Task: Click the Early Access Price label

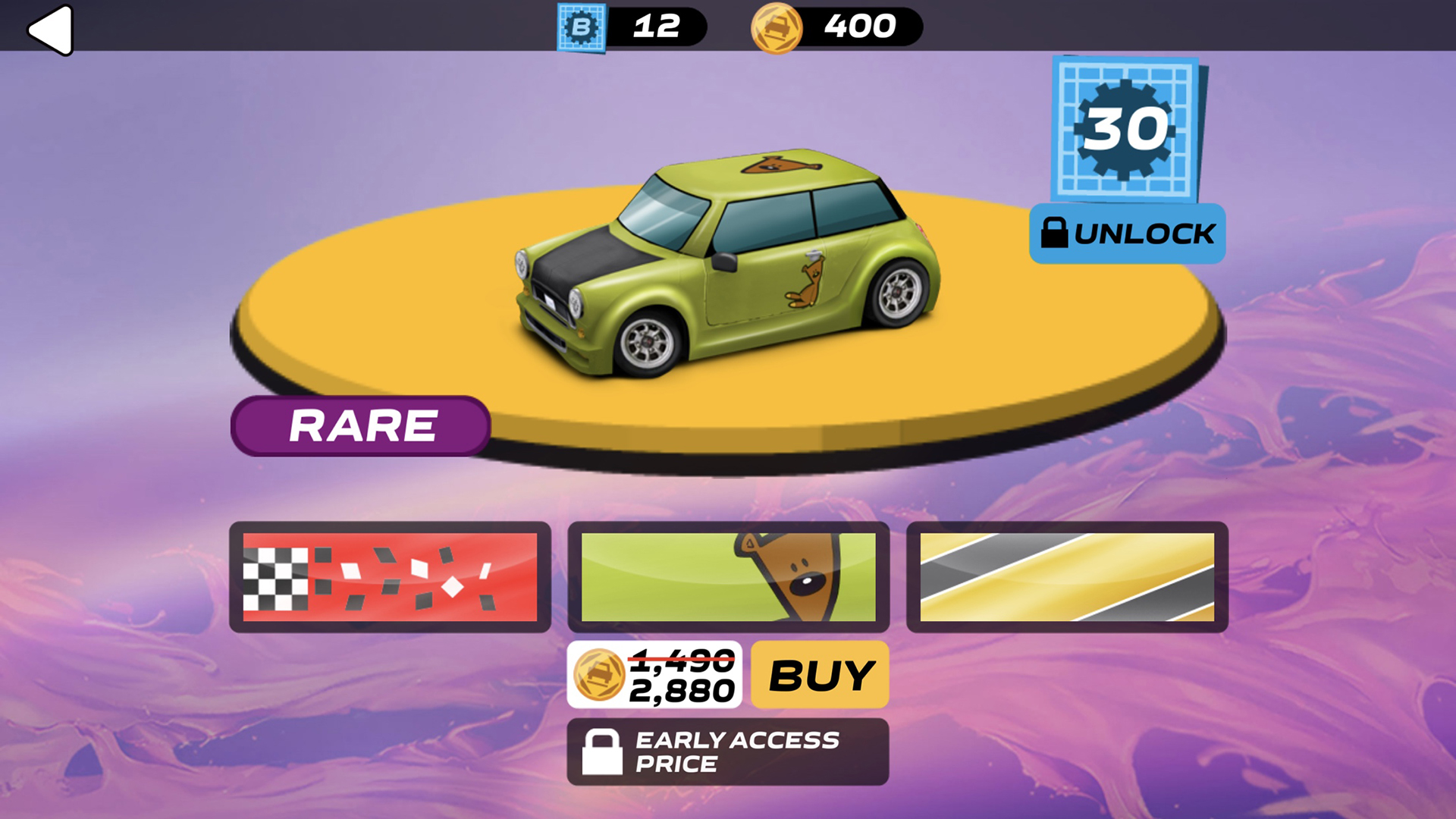Action: (736, 751)
